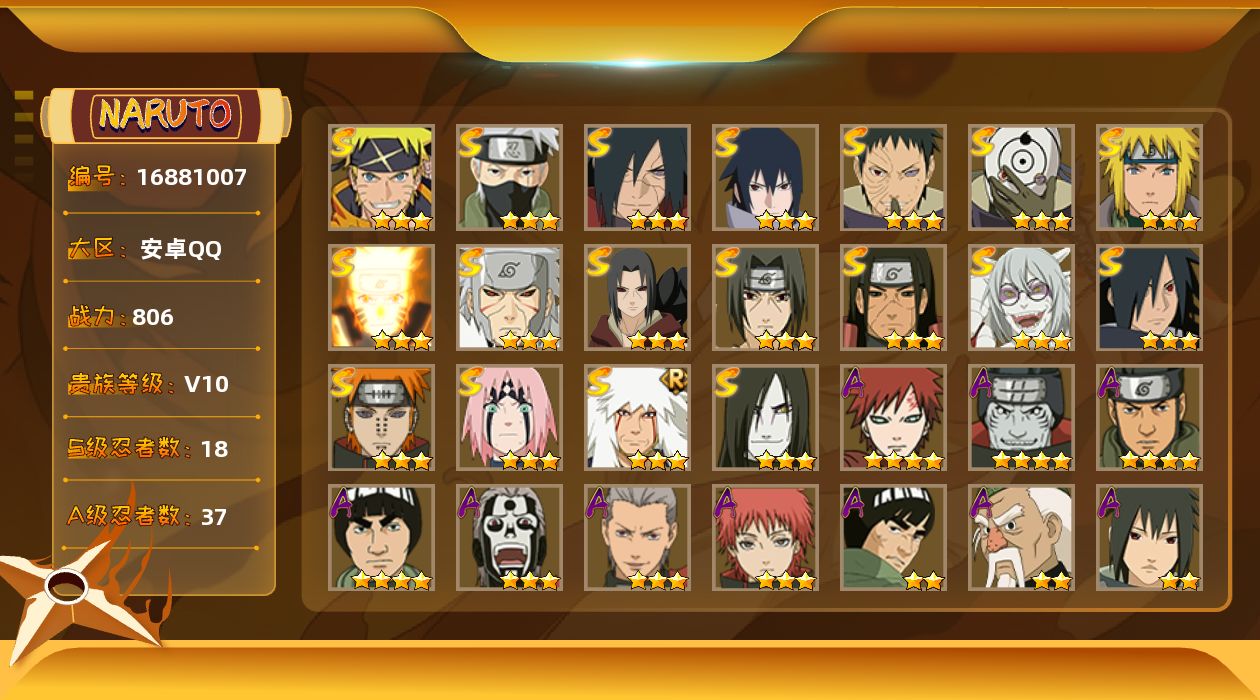1260x700 pixels.
Task: Choose the red-haired Sasori portrait
Action: pos(765,538)
